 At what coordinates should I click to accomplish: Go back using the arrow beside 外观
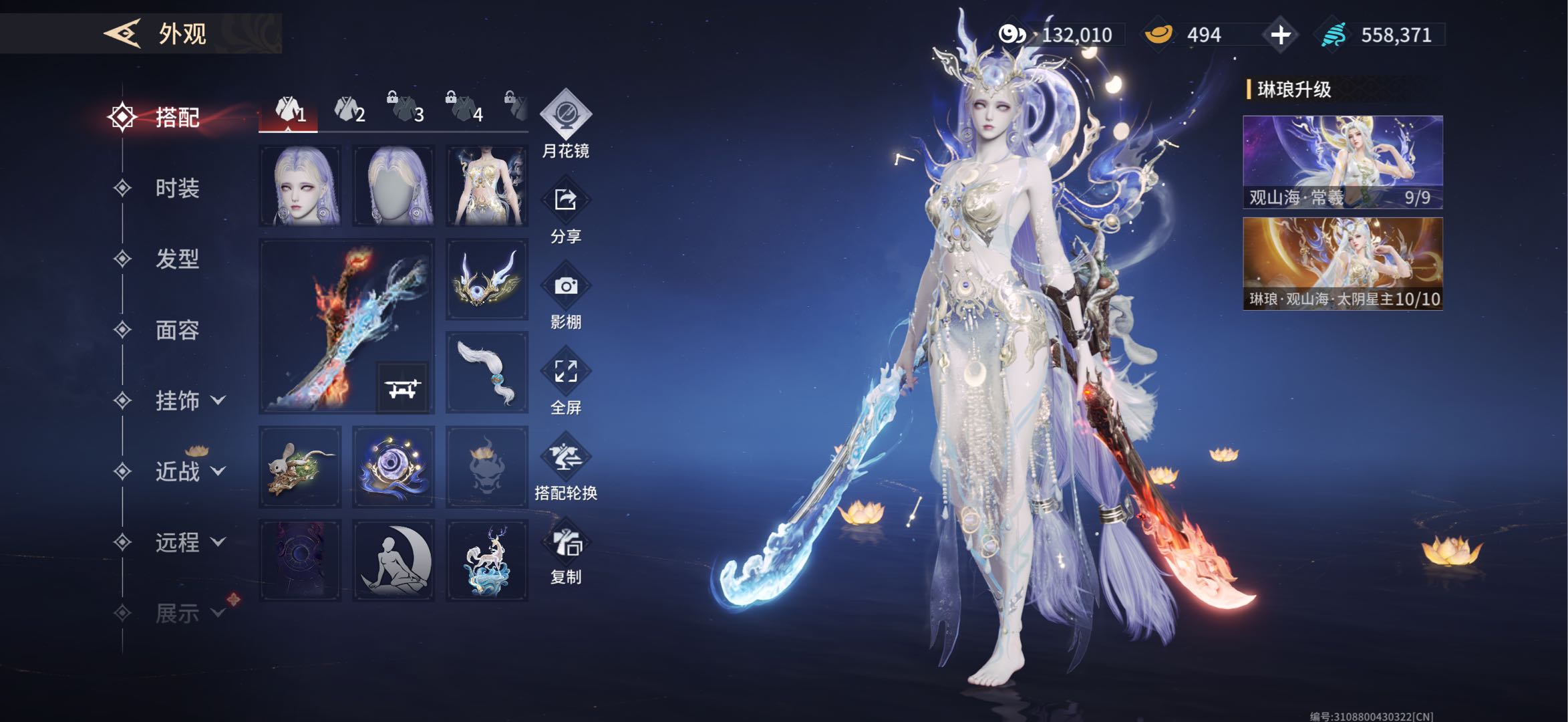pos(122,33)
